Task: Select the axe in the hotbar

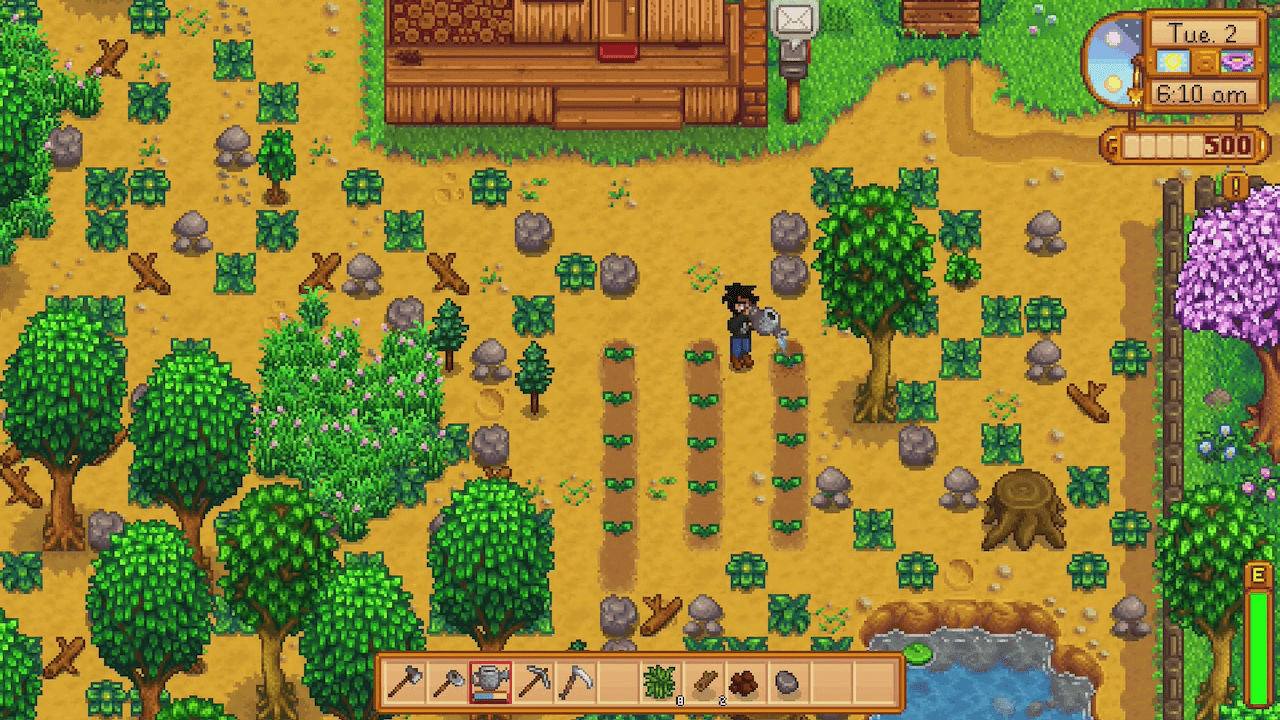Action: (405, 683)
